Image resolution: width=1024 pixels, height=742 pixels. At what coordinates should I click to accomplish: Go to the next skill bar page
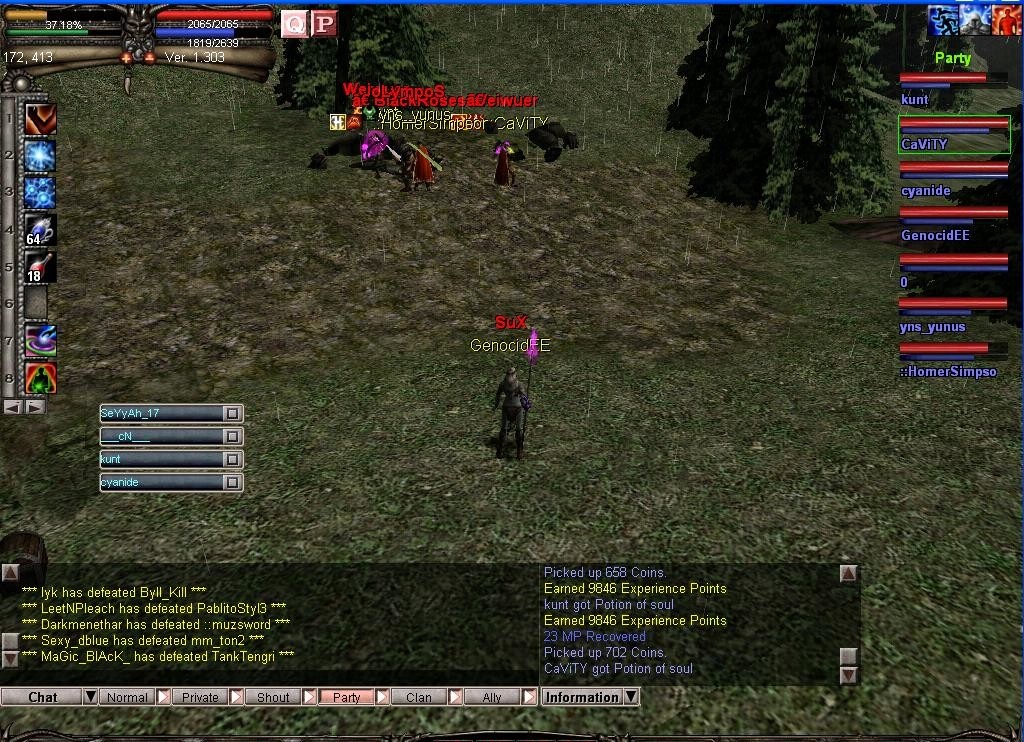tap(36, 407)
